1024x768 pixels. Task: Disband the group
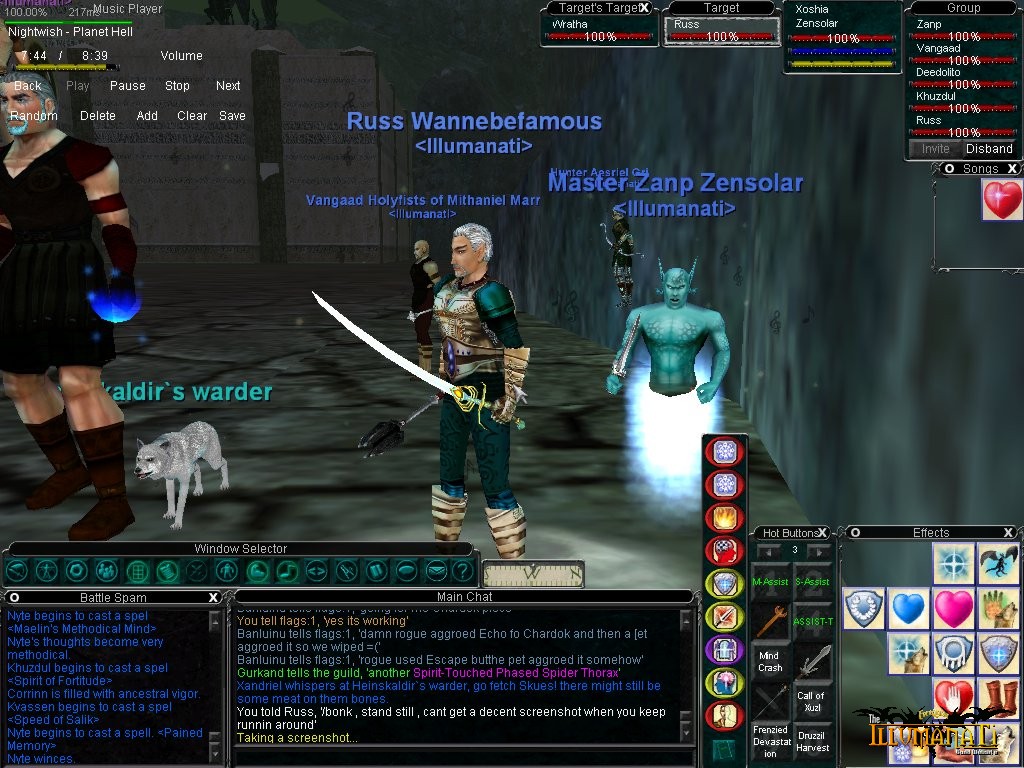pyautogui.click(x=989, y=149)
